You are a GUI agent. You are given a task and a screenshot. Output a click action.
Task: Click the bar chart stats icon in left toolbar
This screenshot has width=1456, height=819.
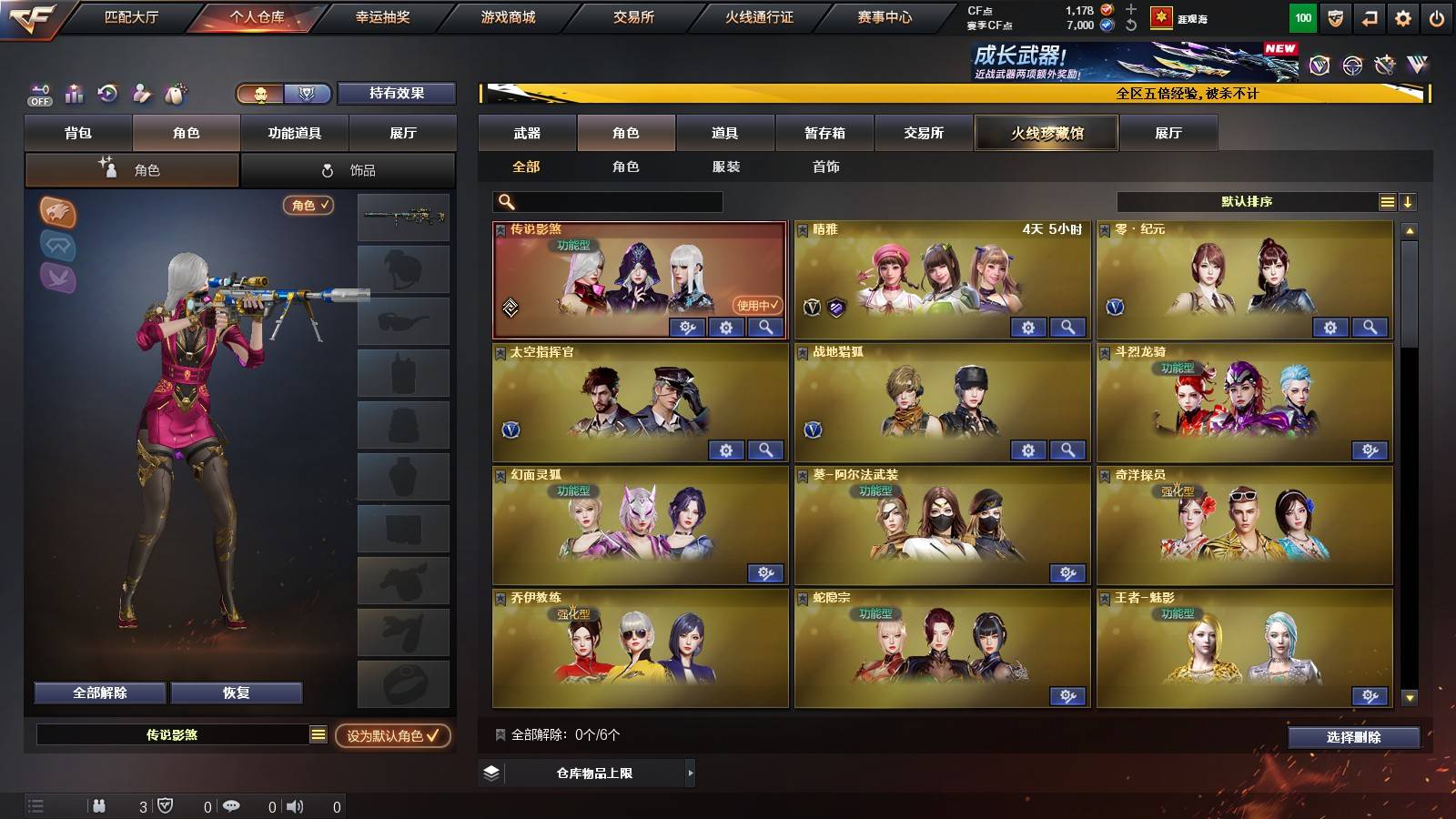(72, 94)
